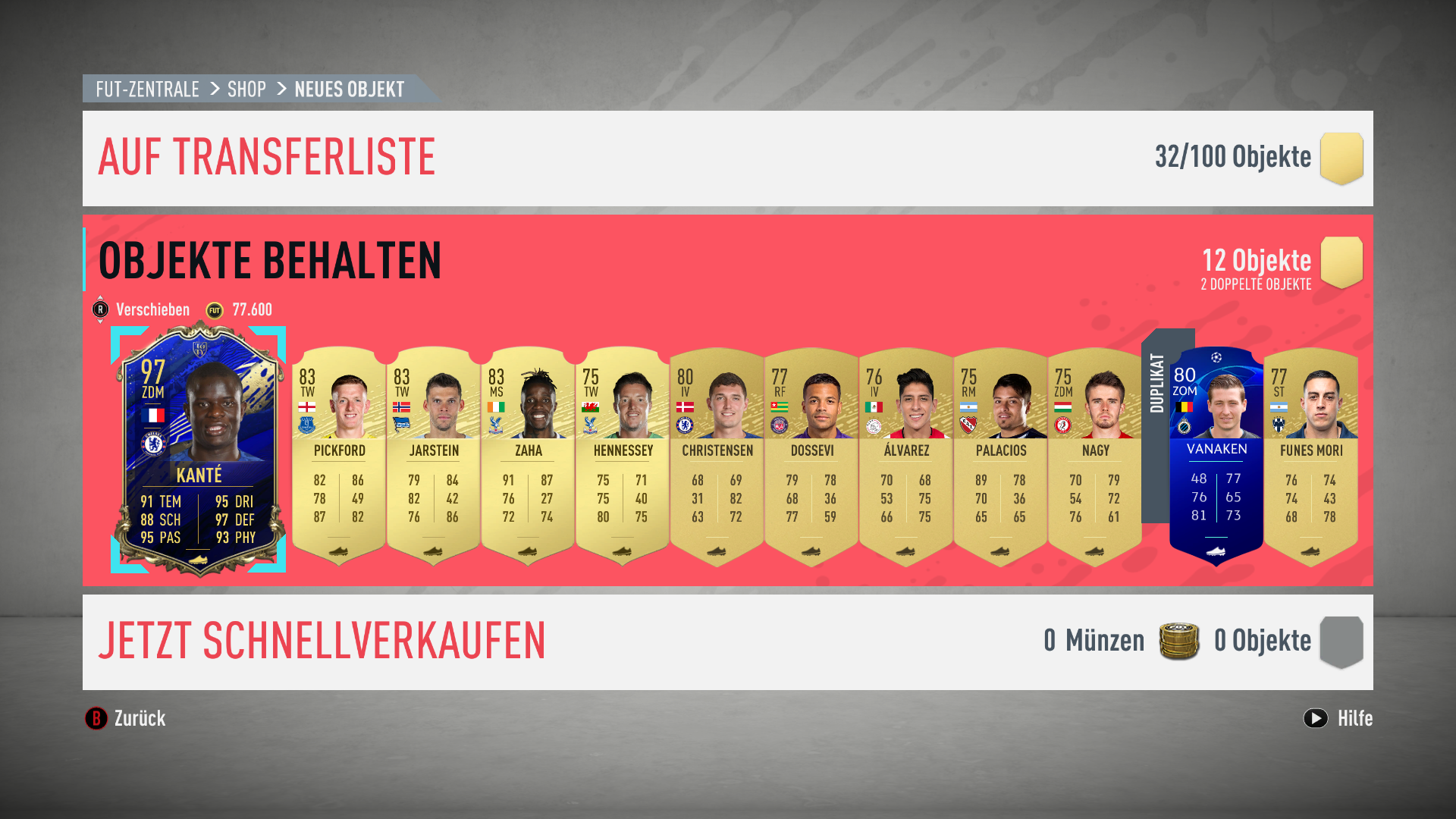
Task: Return to Shop via the breadcrumb
Action: [x=246, y=89]
